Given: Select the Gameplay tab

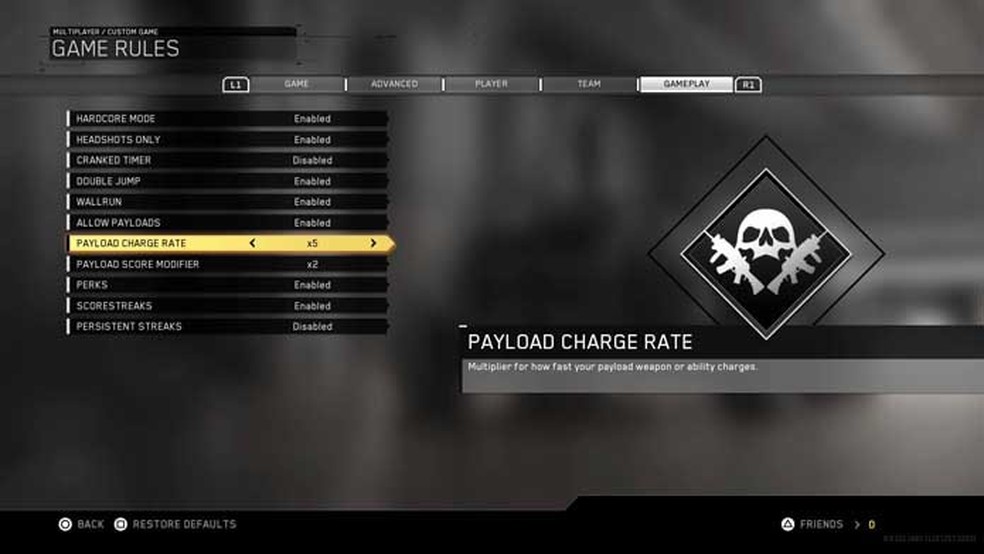Looking at the screenshot, I should pos(686,84).
